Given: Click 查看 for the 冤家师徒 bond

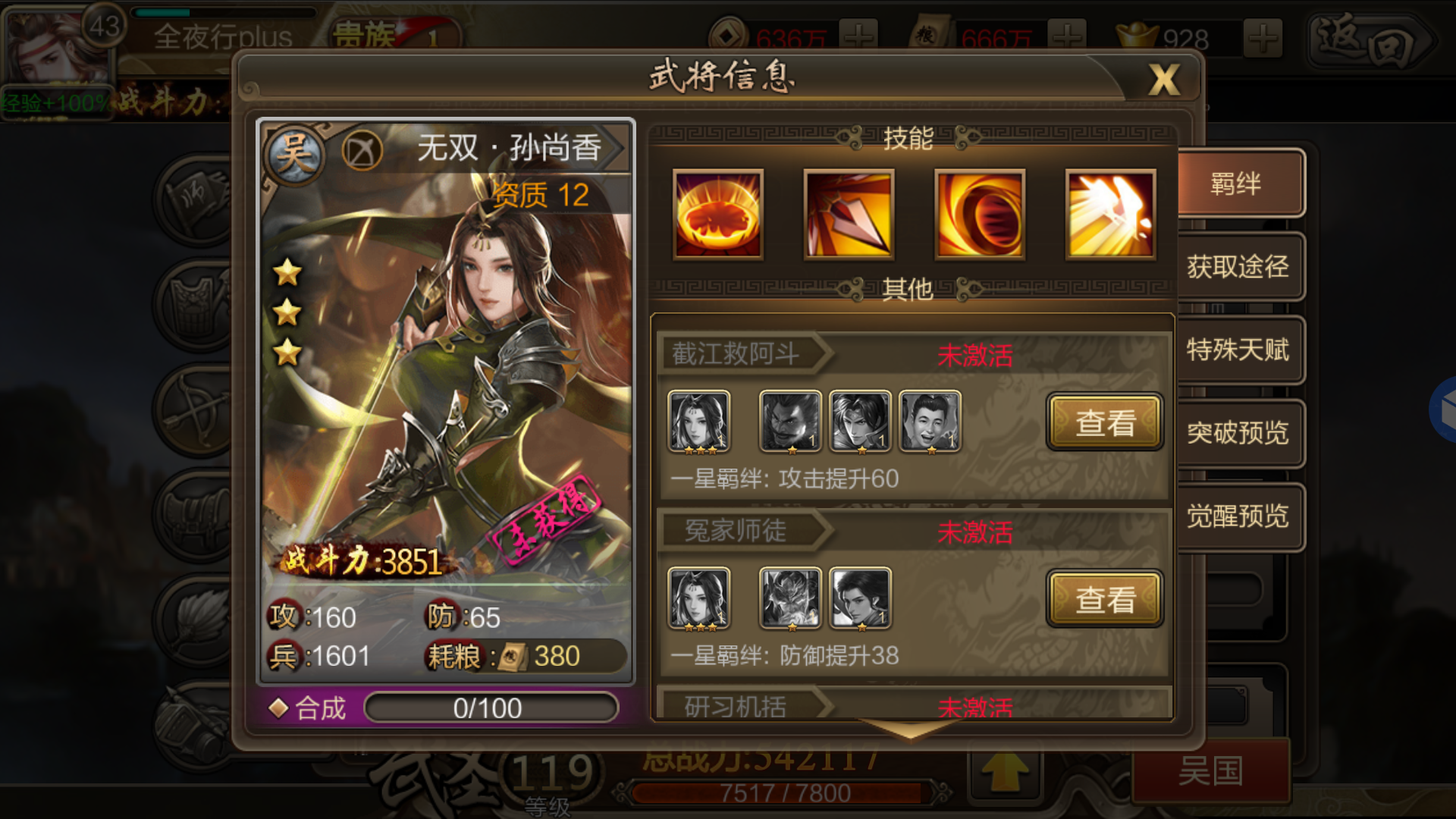Looking at the screenshot, I should pyautogui.click(x=1104, y=599).
